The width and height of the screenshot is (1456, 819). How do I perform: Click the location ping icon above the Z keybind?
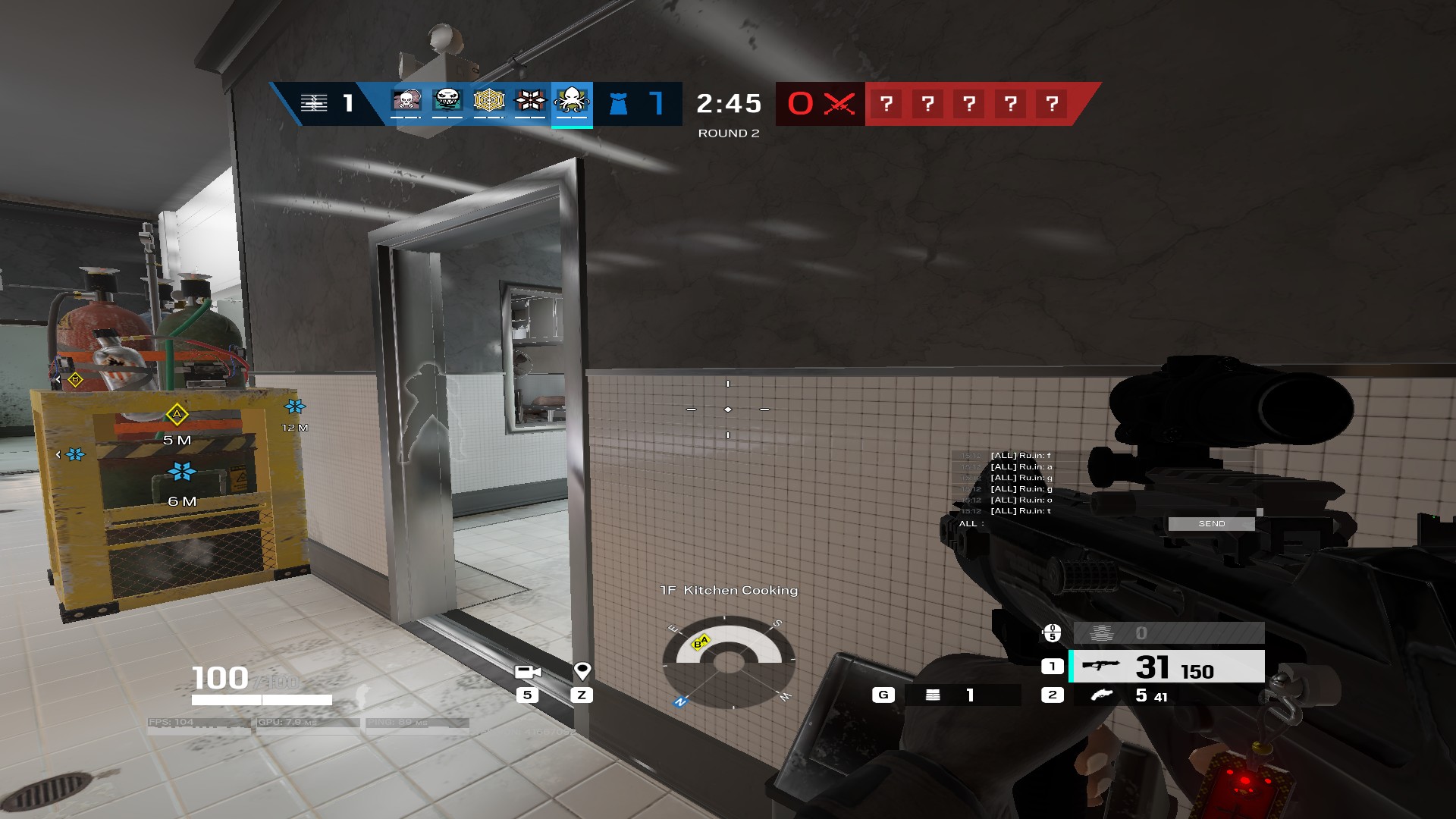click(582, 672)
